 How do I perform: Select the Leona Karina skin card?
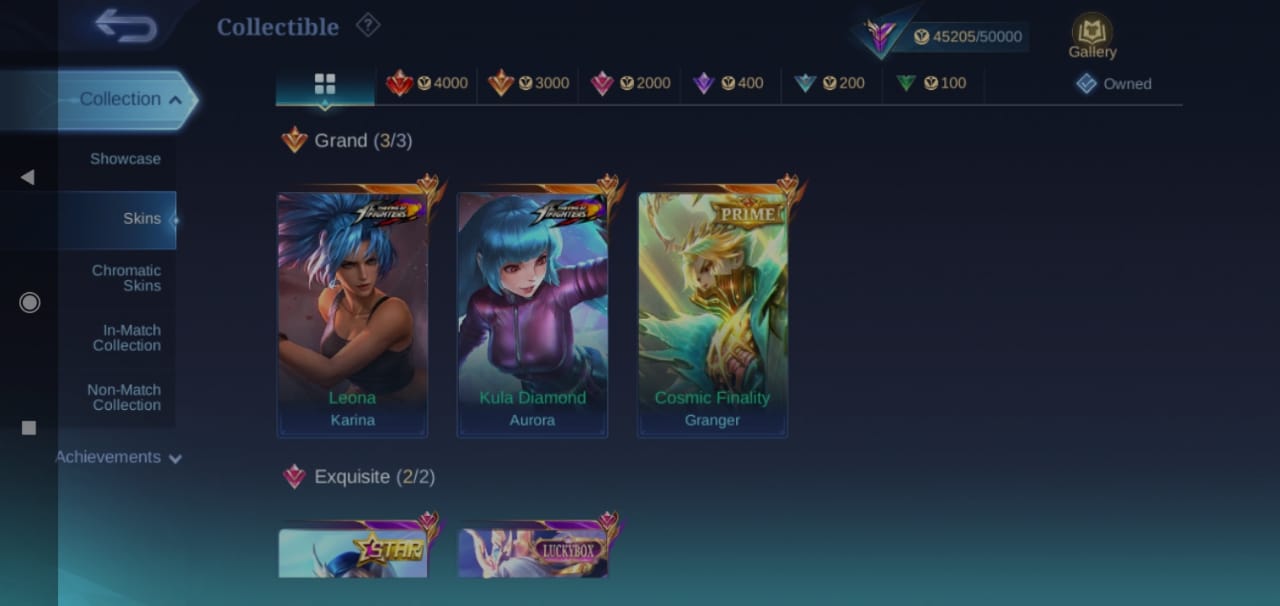point(352,314)
